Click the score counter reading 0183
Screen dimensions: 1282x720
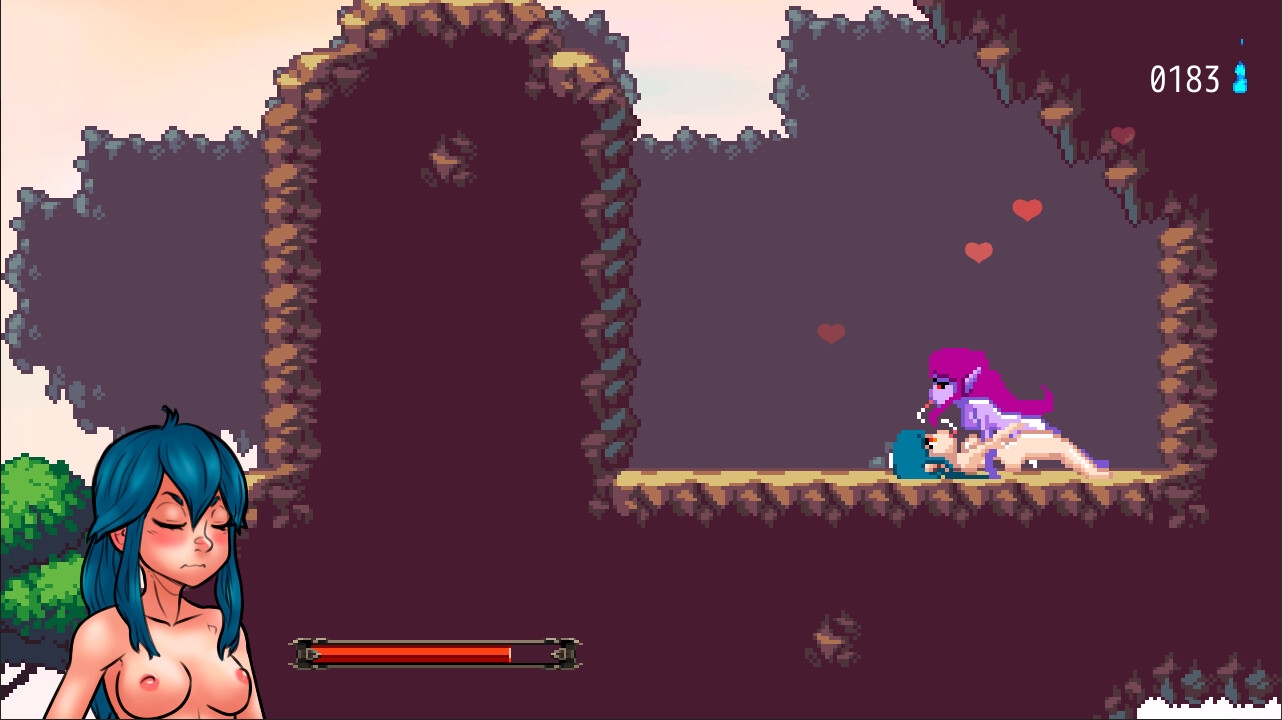pyautogui.click(x=1186, y=77)
